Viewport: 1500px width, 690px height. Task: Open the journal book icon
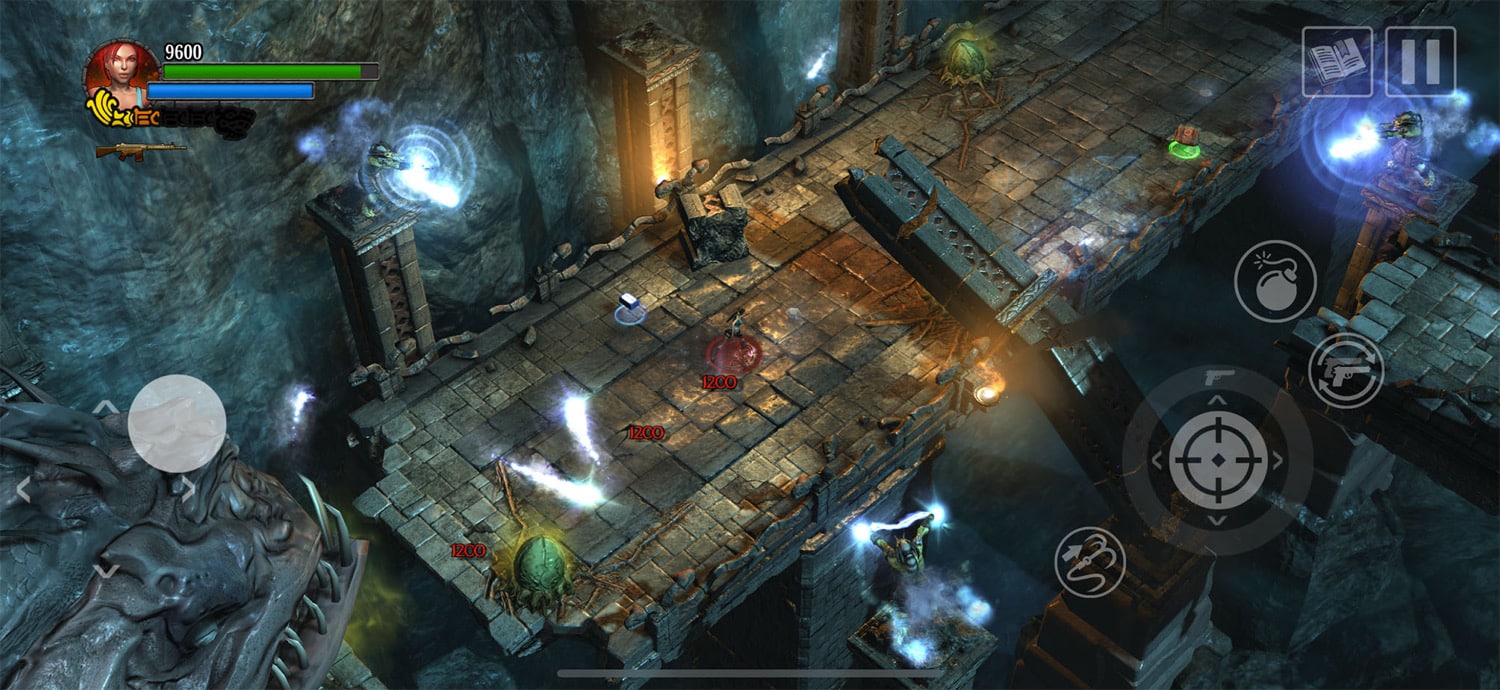tap(1337, 62)
